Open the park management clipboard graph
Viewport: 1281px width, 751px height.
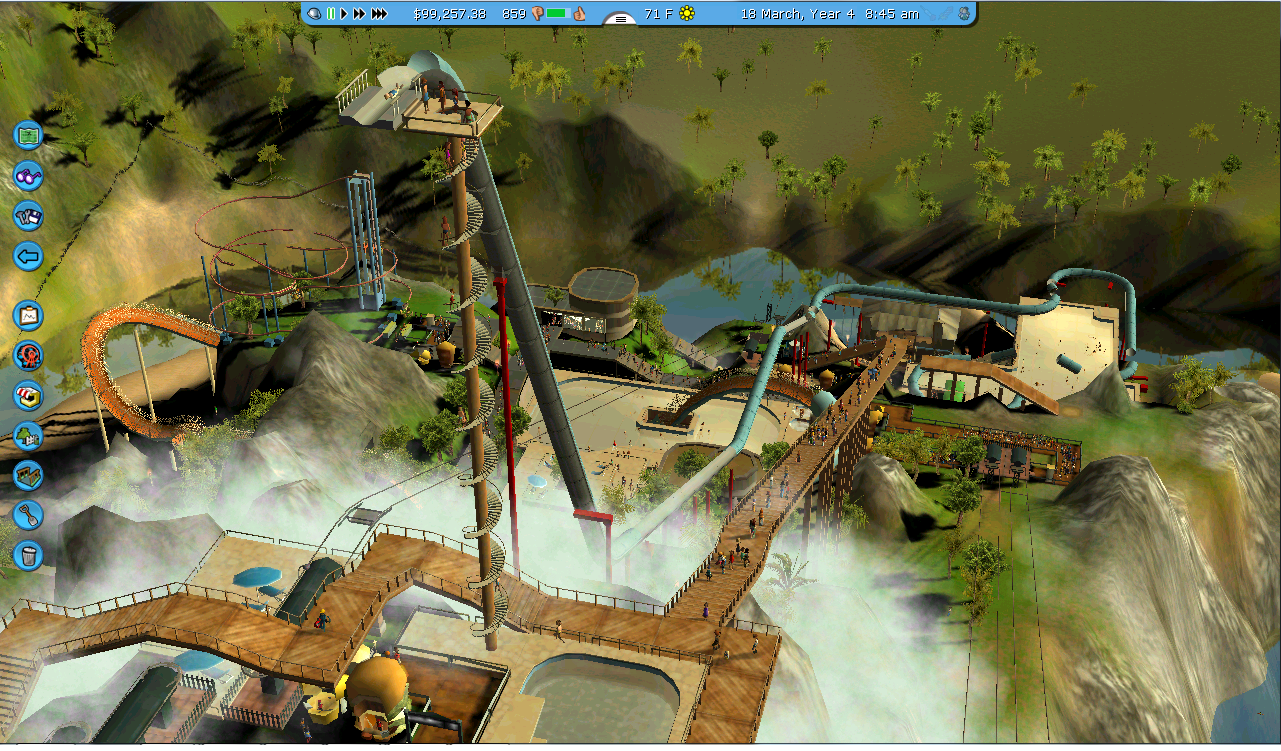tap(28, 316)
